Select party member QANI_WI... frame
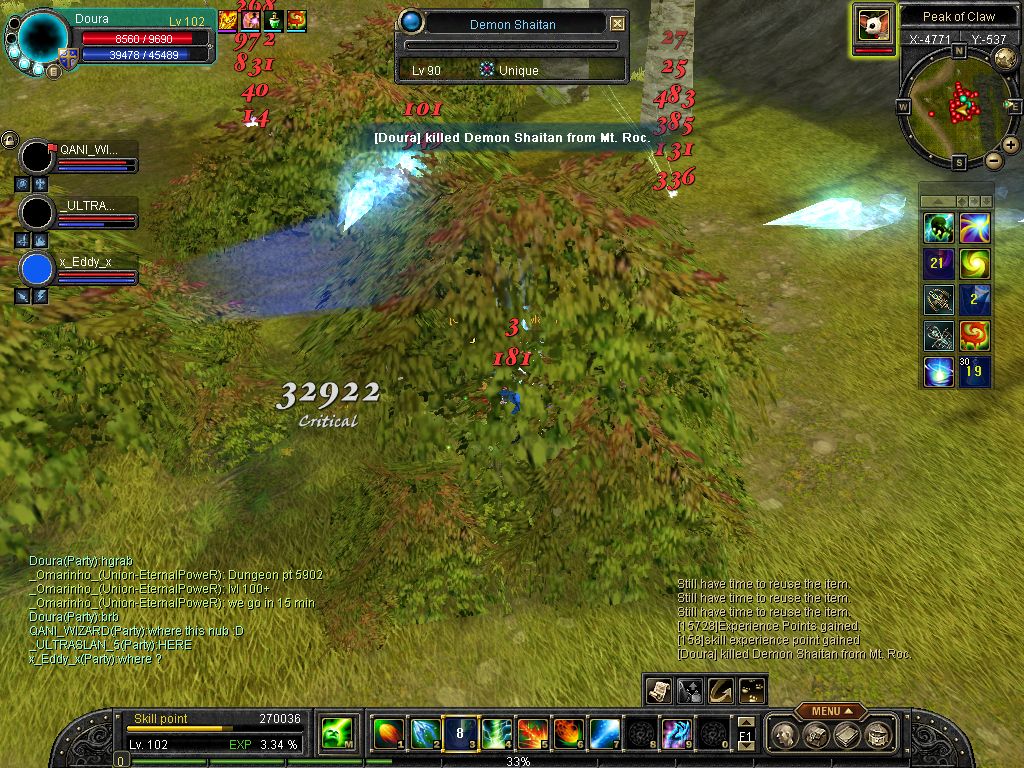Screen dimensions: 1024x768 tap(80, 157)
